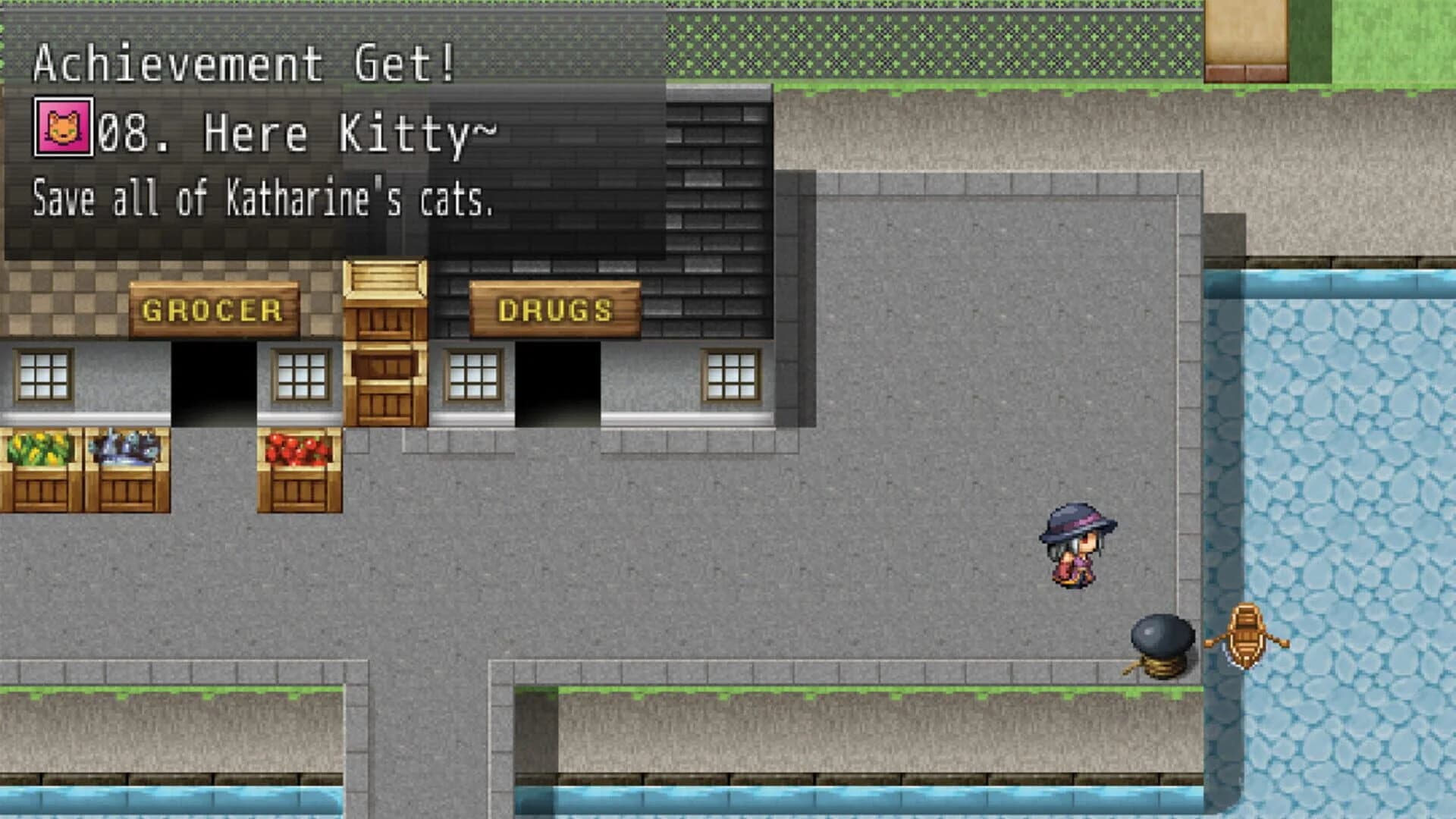Enter the DRUGS store doorway
Image resolution: width=1456 pixels, height=819 pixels.
(558, 383)
